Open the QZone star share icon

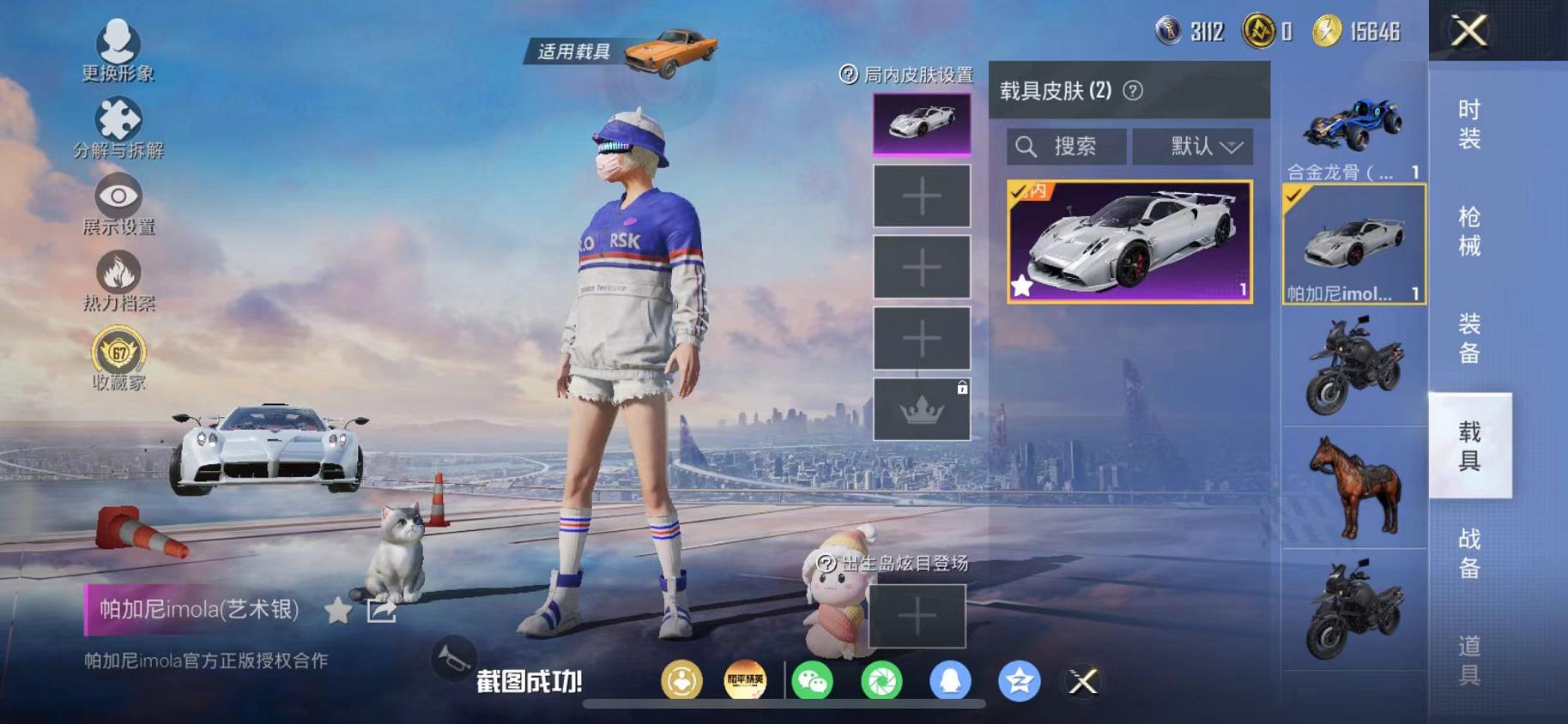point(1019,682)
